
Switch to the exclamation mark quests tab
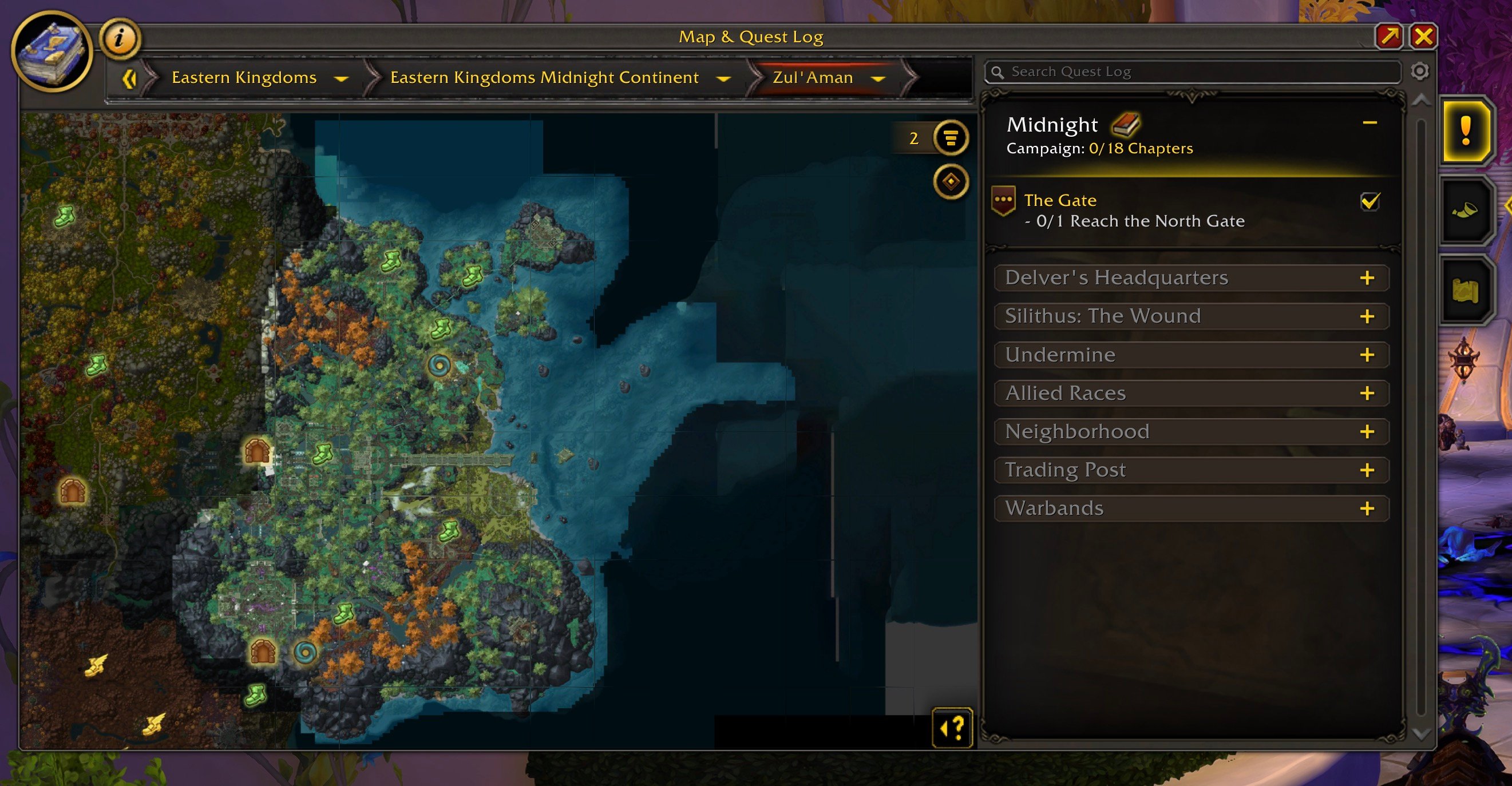tap(1466, 131)
